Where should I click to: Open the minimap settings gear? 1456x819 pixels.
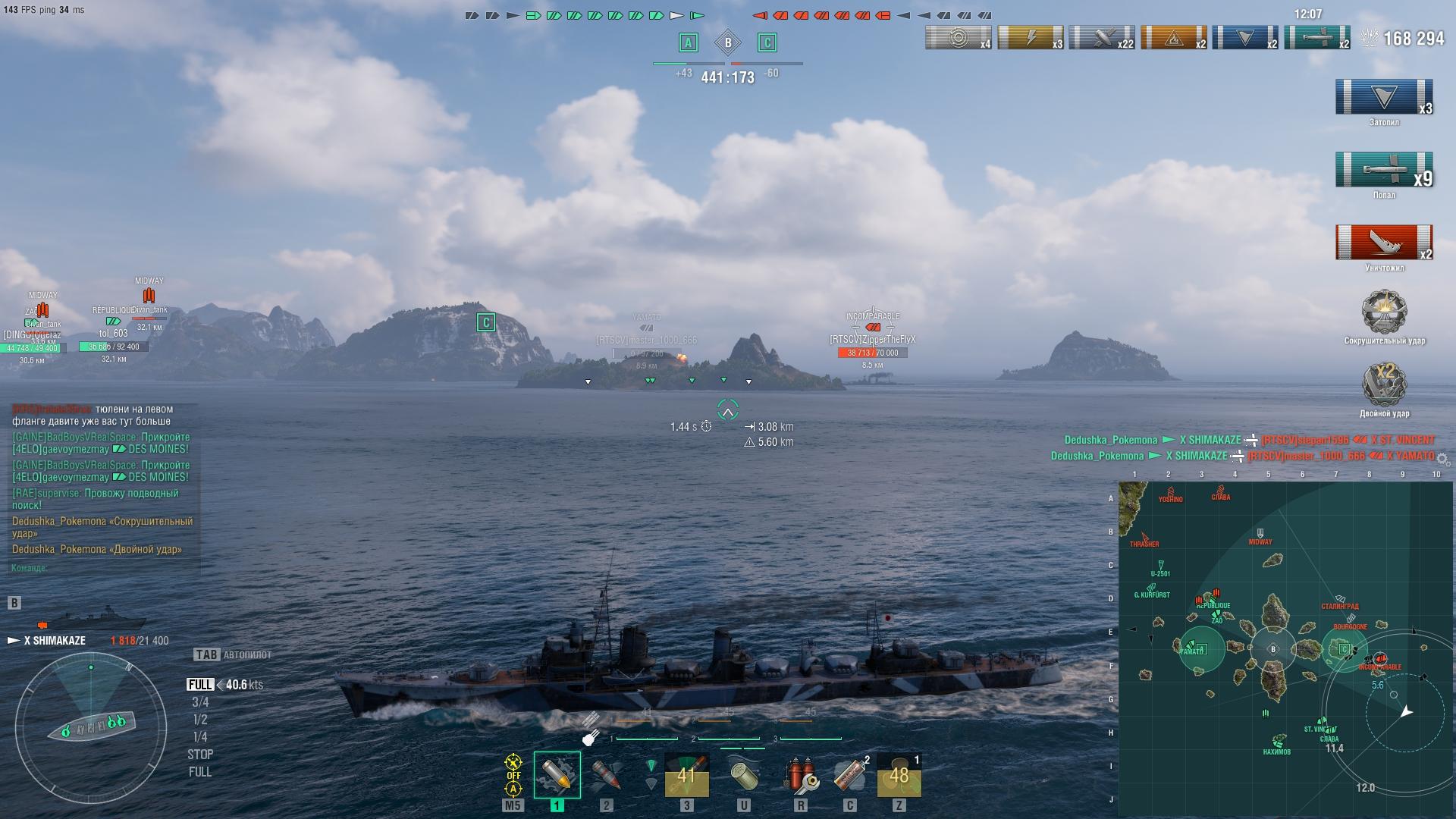pos(1442,460)
